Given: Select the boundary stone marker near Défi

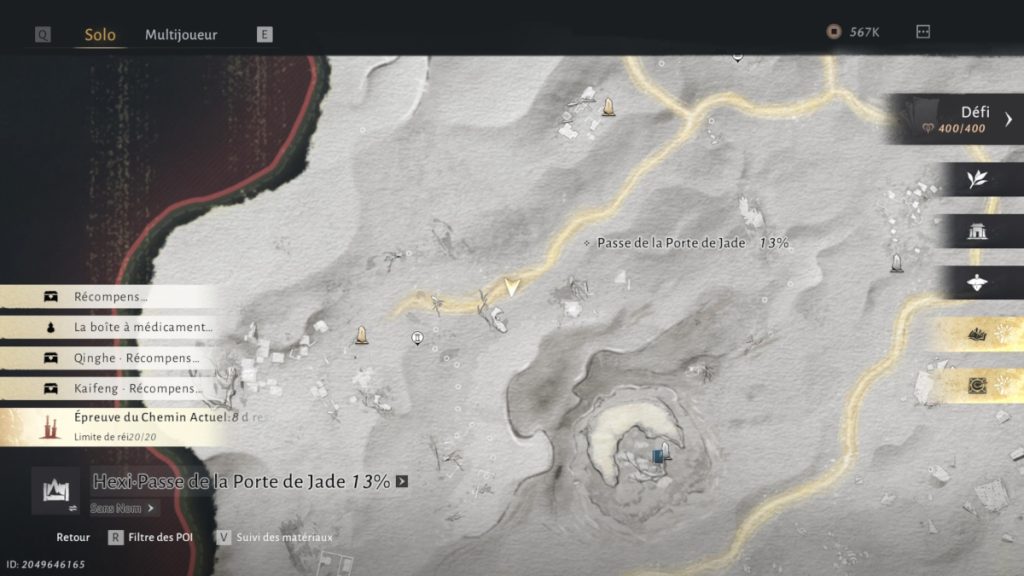Looking at the screenshot, I should pyautogui.click(x=896, y=263).
